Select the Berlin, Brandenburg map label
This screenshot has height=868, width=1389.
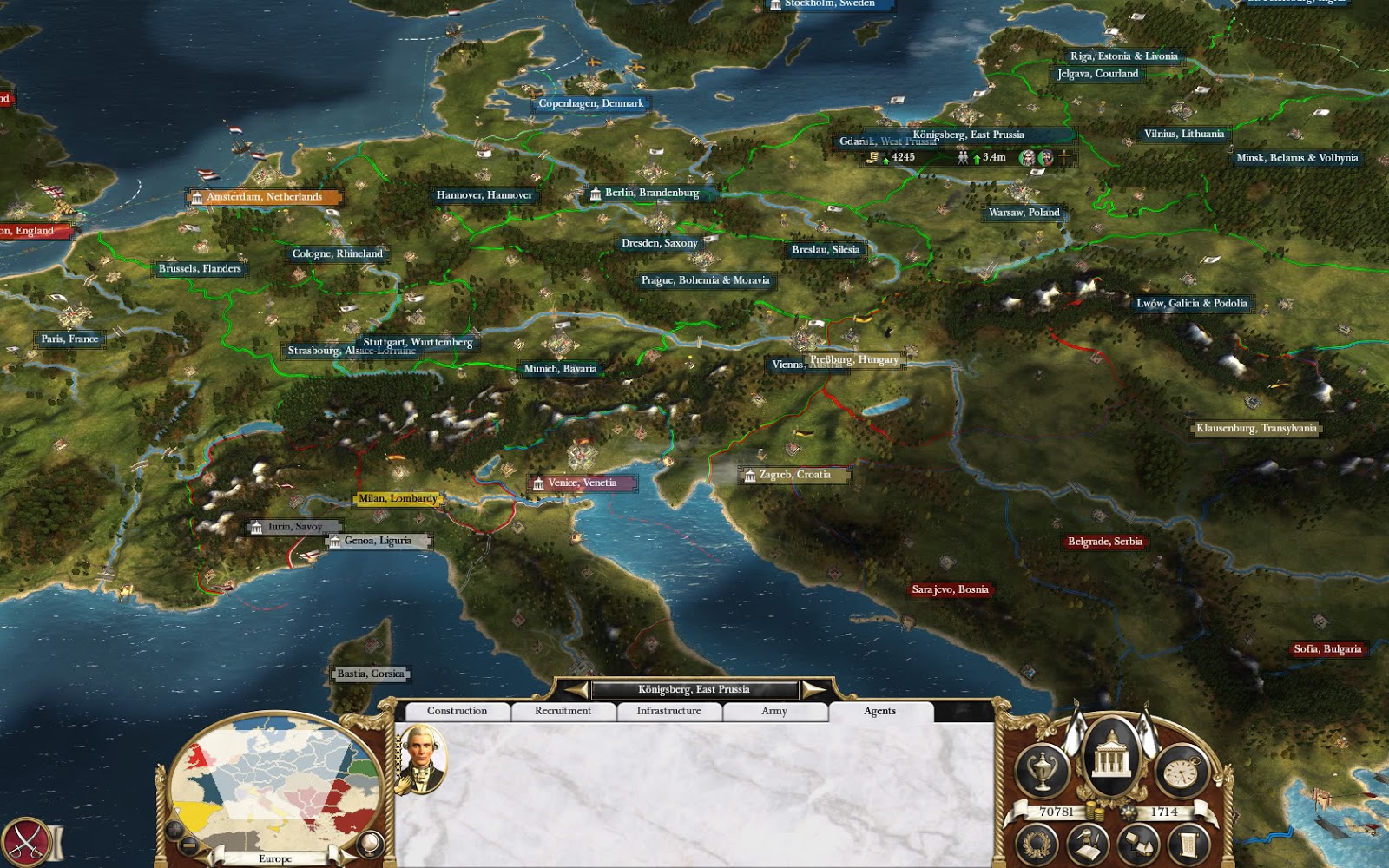651,194
